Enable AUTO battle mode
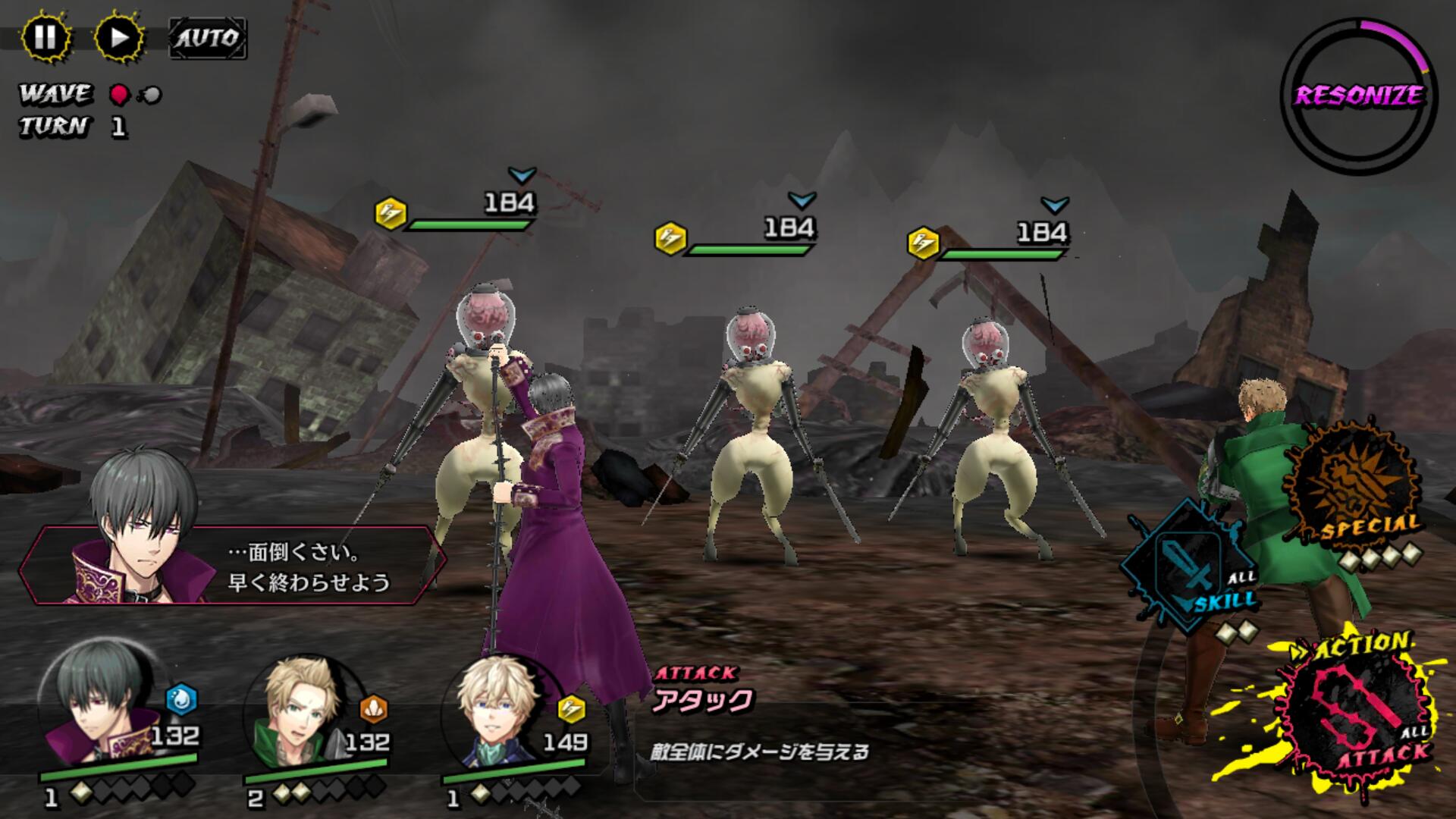The image size is (1456, 819). (x=207, y=38)
